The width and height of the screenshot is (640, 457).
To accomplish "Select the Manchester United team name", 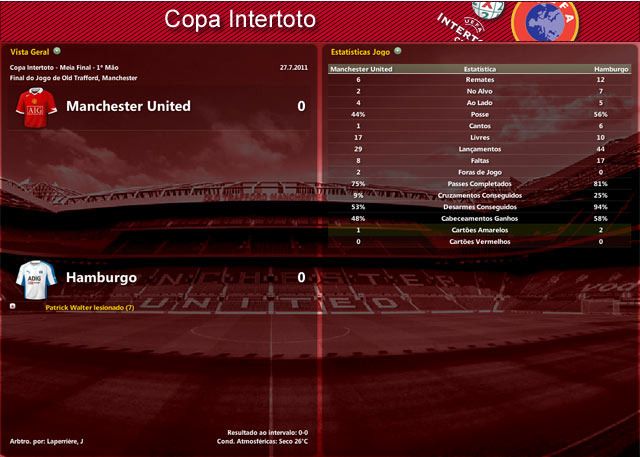I will pyautogui.click(x=128, y=106).
